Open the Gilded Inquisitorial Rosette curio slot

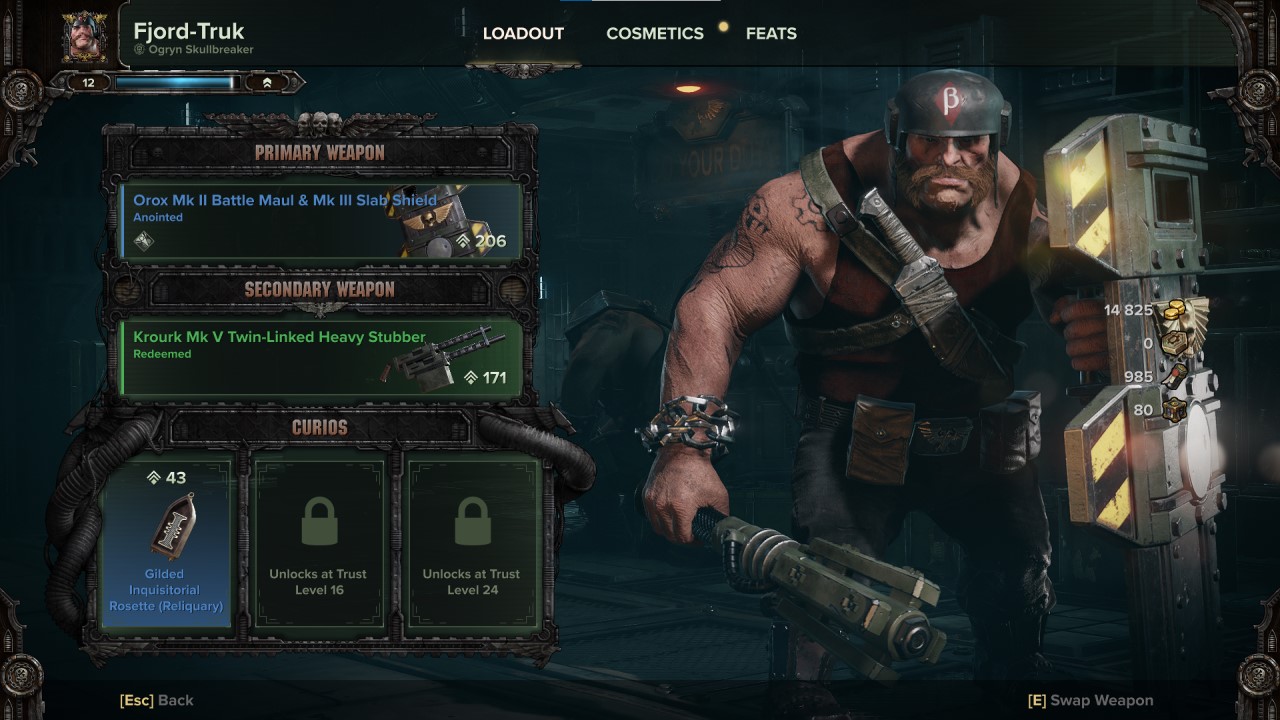(166, 543)
